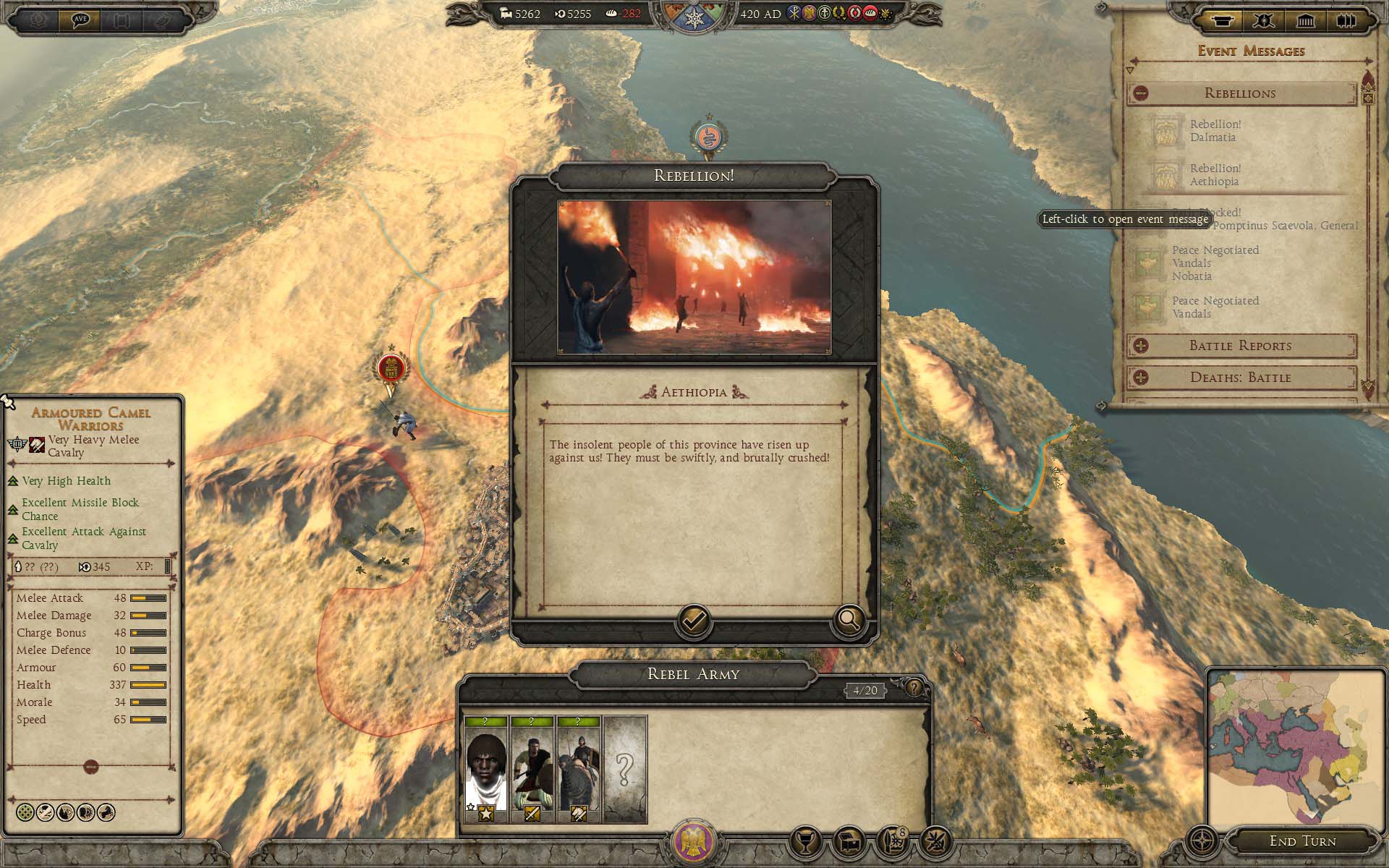The width and height of the screenshot is (1389, 868).
Task: Open the Aethiopia rebellion event entry
Action: [x=1215, y=175]
